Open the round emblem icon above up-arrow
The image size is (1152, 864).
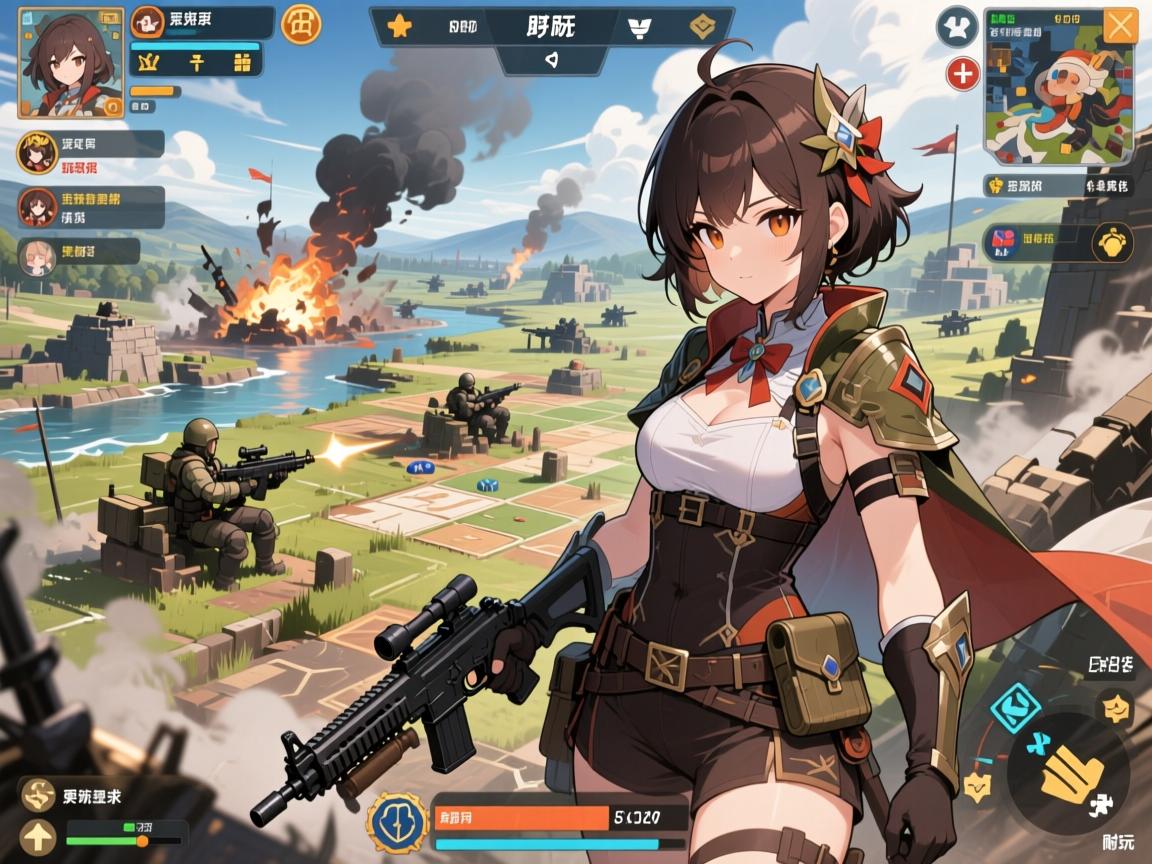click(40, 796)
